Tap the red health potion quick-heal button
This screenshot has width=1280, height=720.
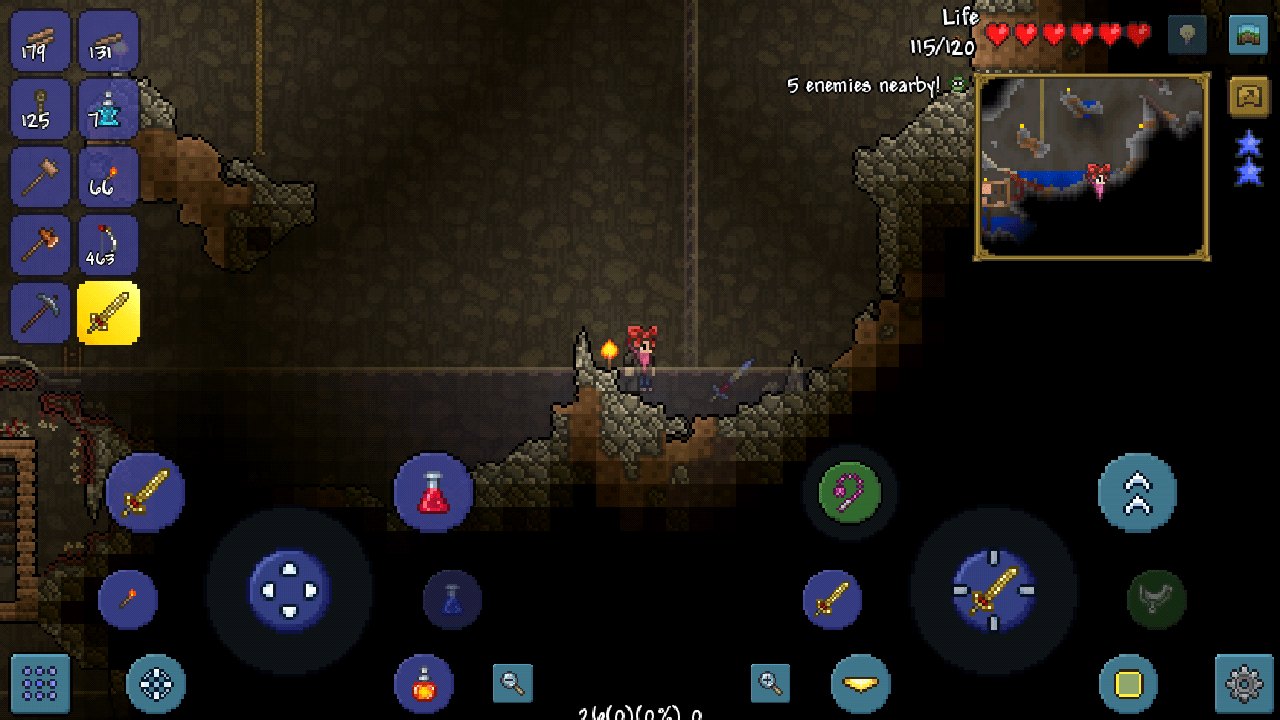[433, 492]
